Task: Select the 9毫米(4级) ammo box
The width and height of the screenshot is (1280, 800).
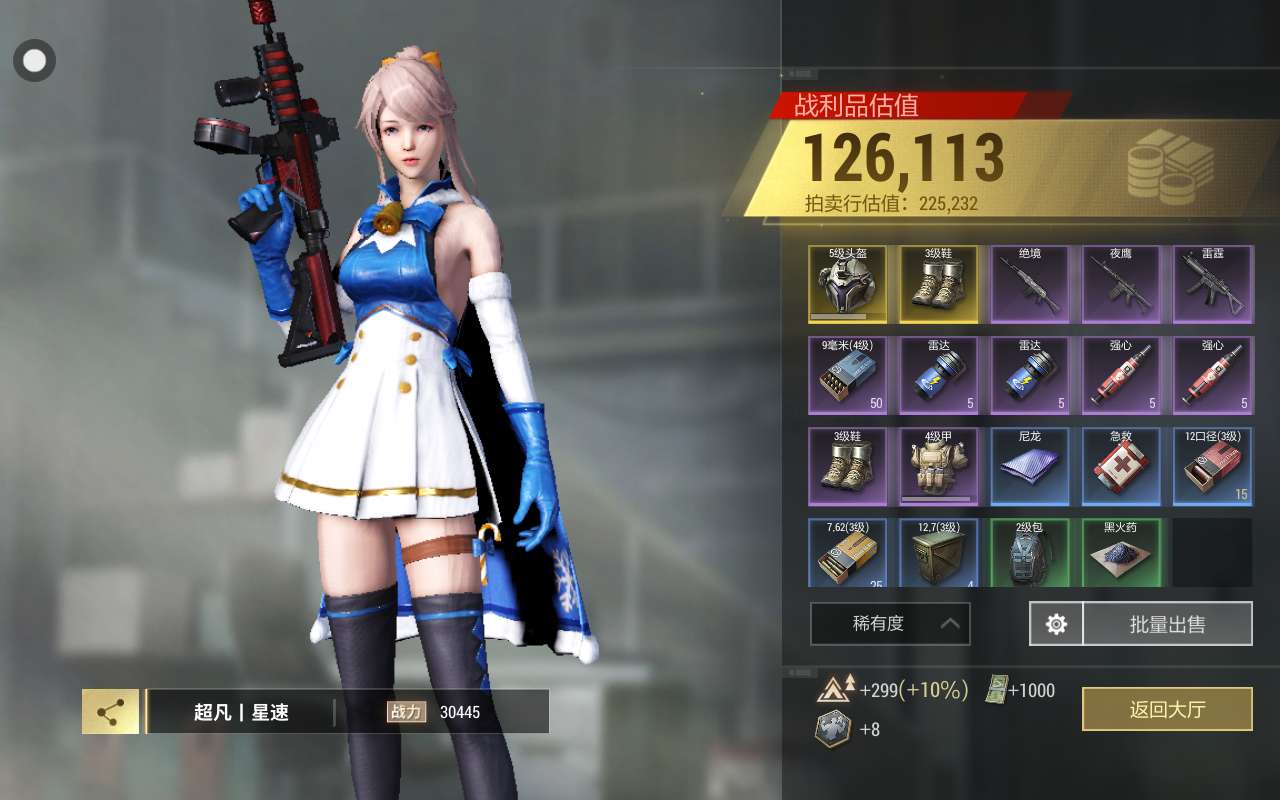Action: pyautogui.click(x=847, y=376)
